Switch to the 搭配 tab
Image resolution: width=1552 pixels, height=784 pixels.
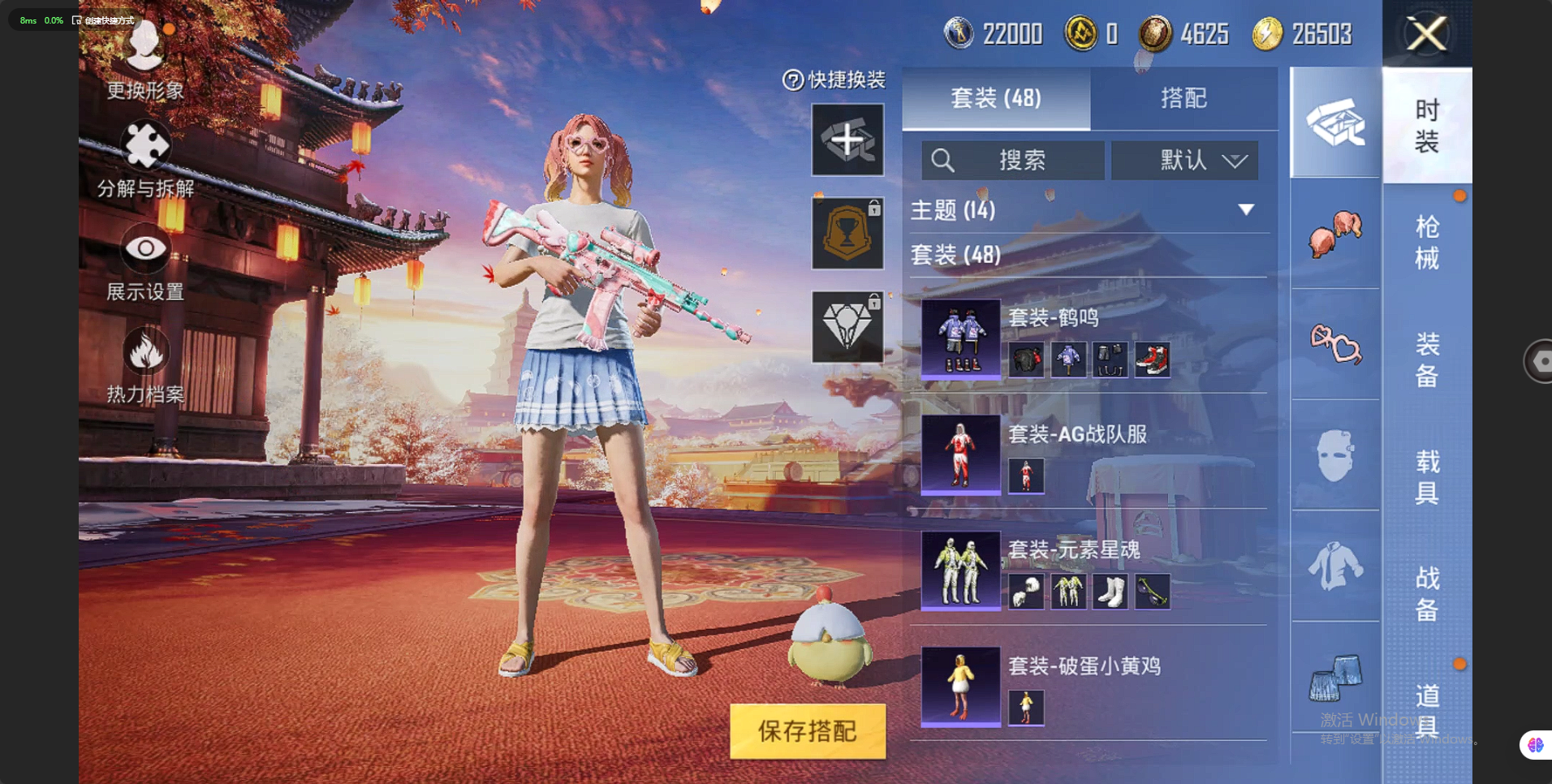click(x=1183, y=98)
